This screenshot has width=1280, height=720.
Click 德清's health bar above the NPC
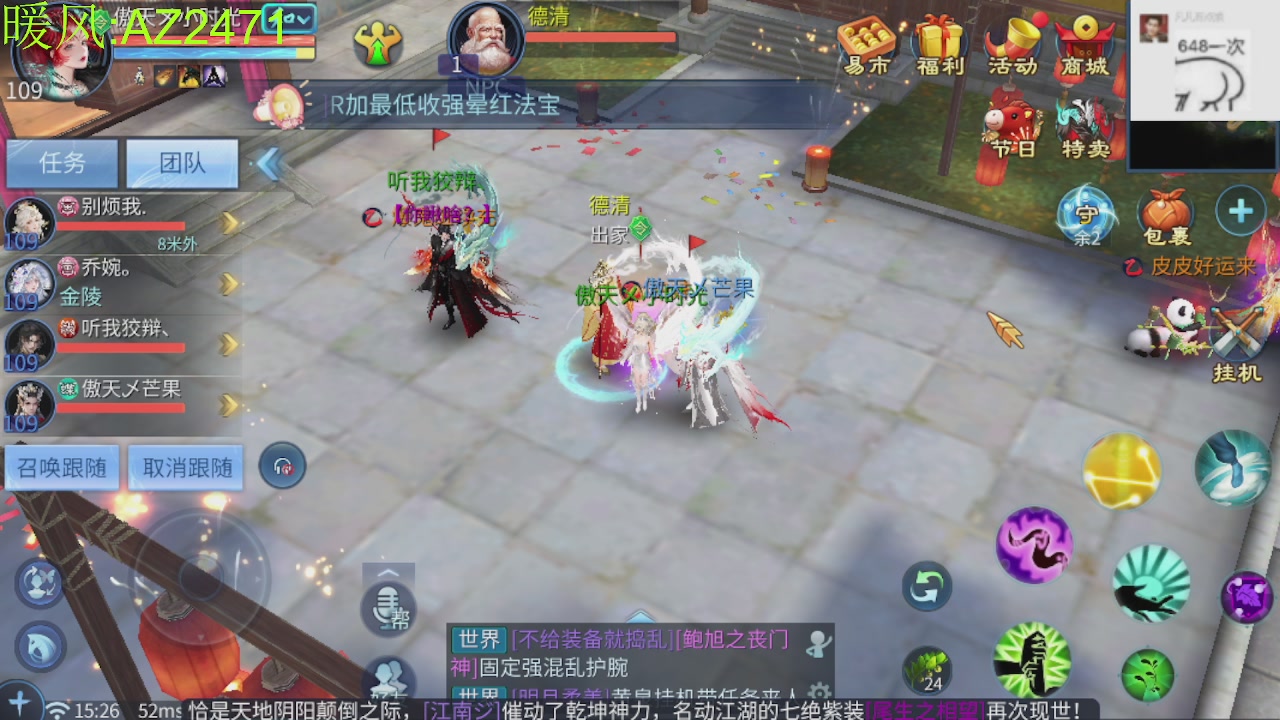(600, 38)
